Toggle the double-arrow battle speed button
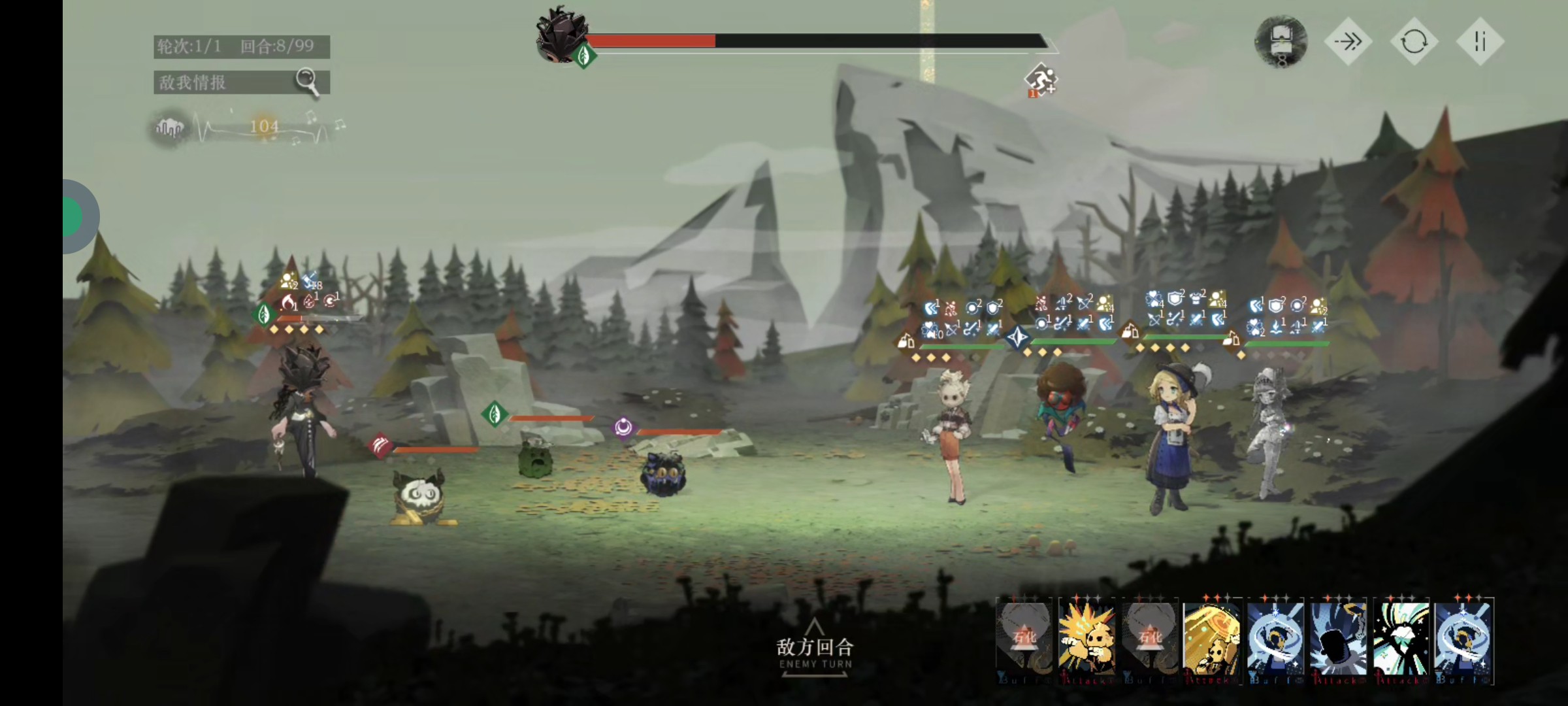 pyautogui.click(x=1348, y=42)
